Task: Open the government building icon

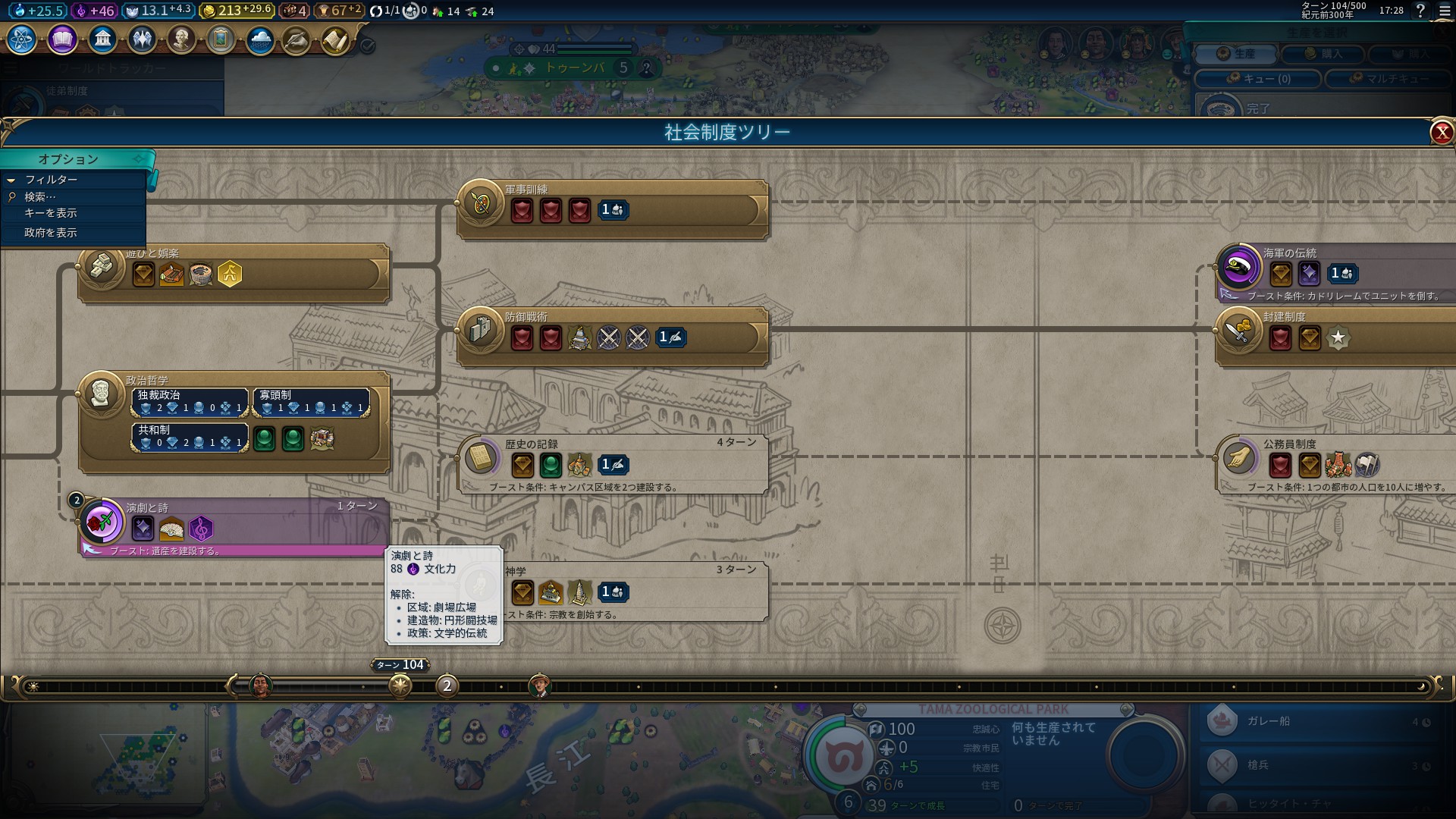Action: (102, 39)
